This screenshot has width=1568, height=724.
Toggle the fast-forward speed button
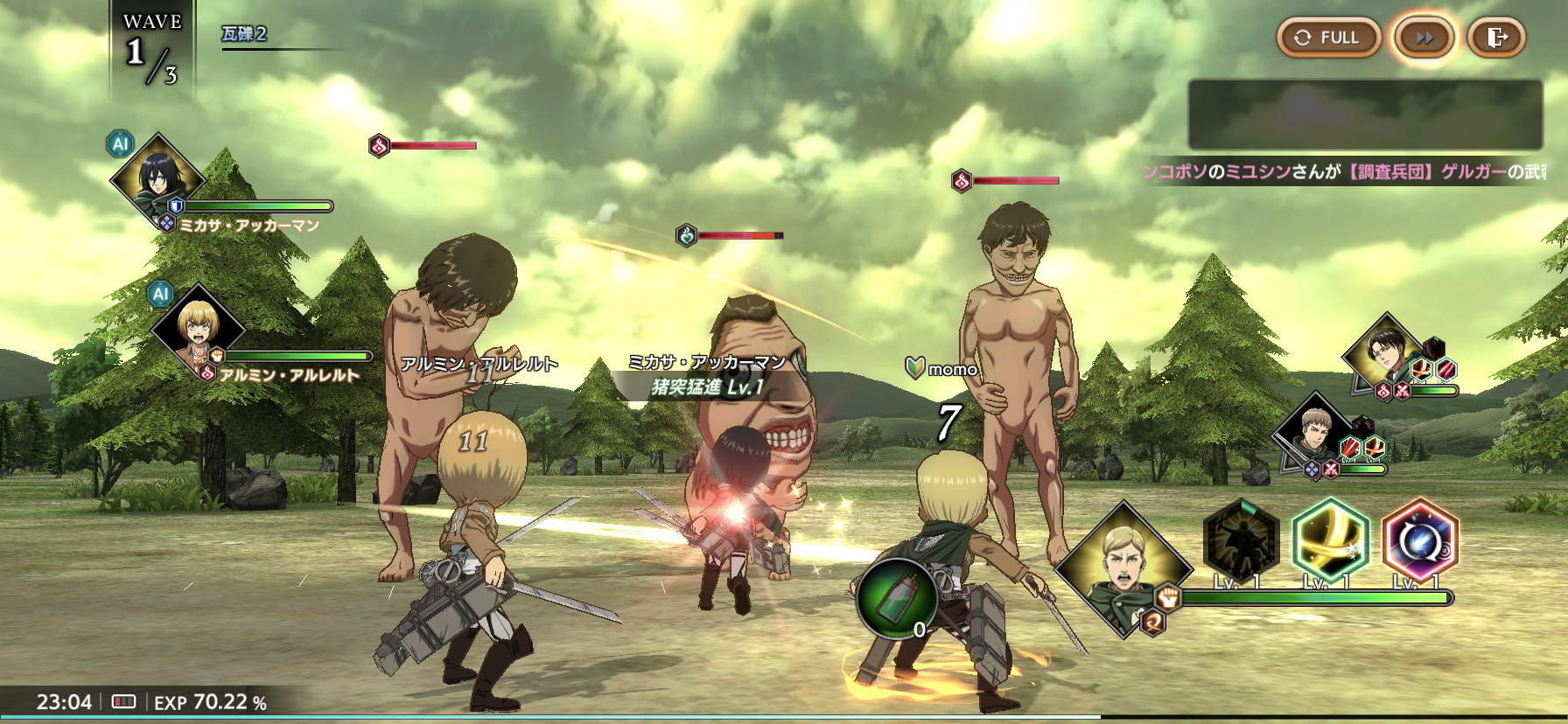[x=1424, y=38]
